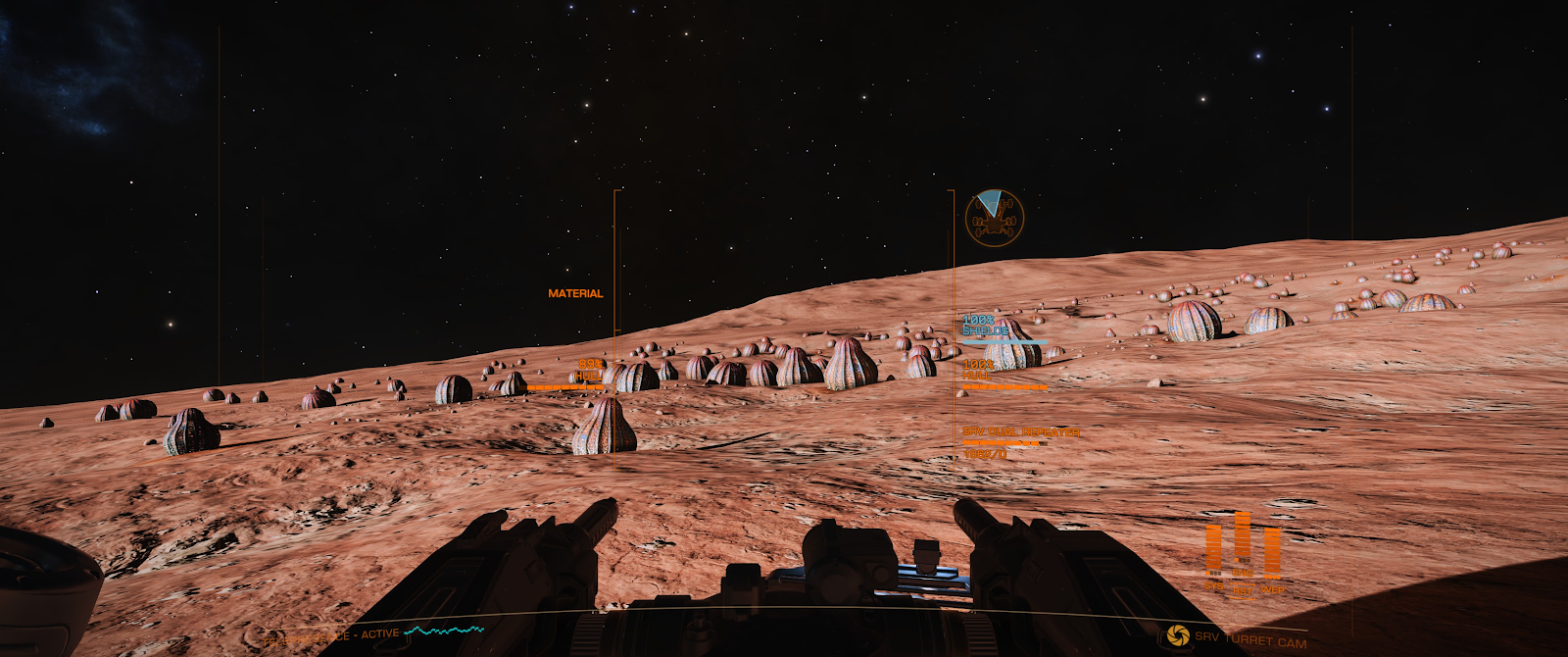Click the MATERIAL target label

coord(575,293)
